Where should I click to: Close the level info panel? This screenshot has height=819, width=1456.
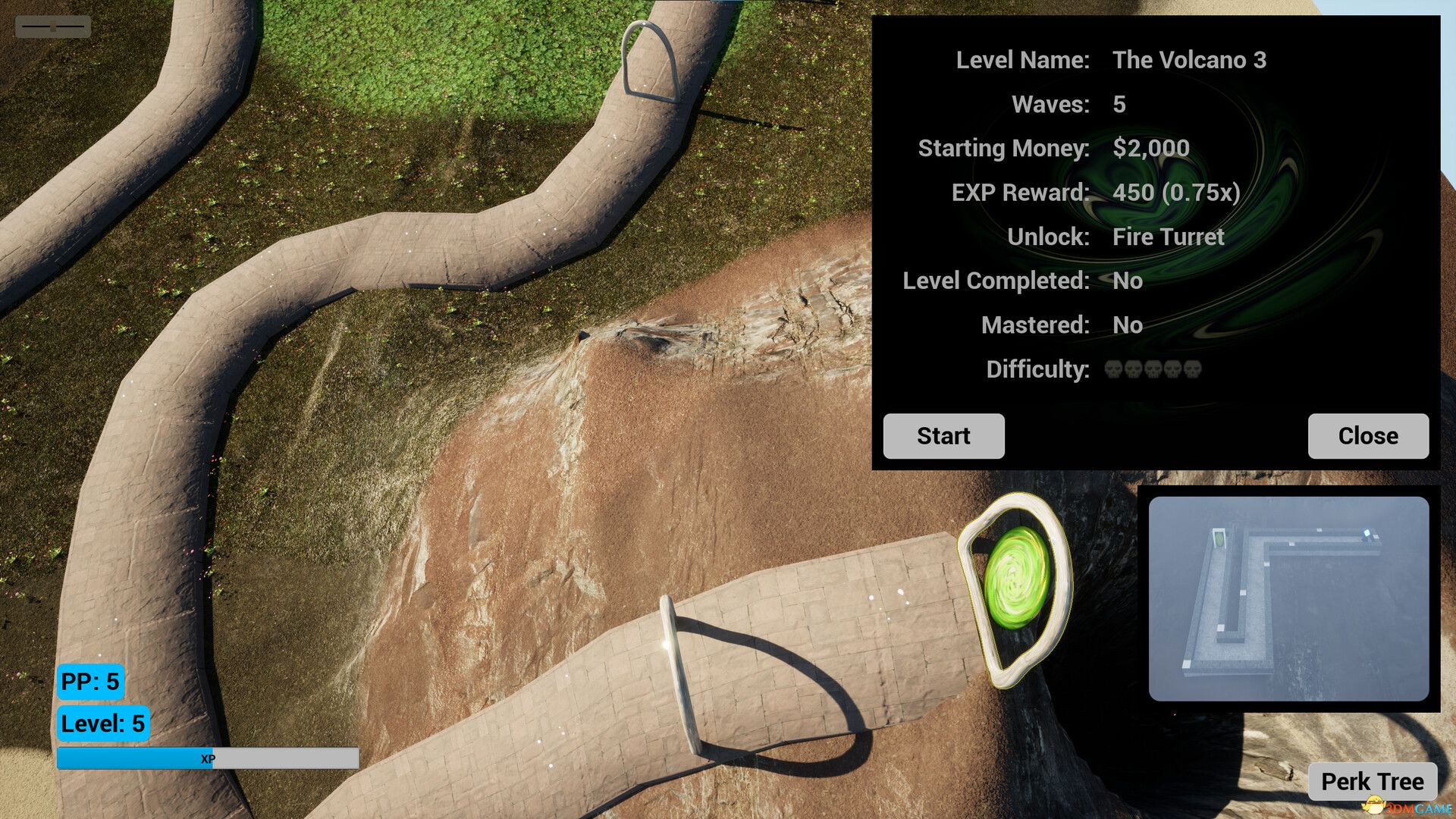tap(1367, 436)
